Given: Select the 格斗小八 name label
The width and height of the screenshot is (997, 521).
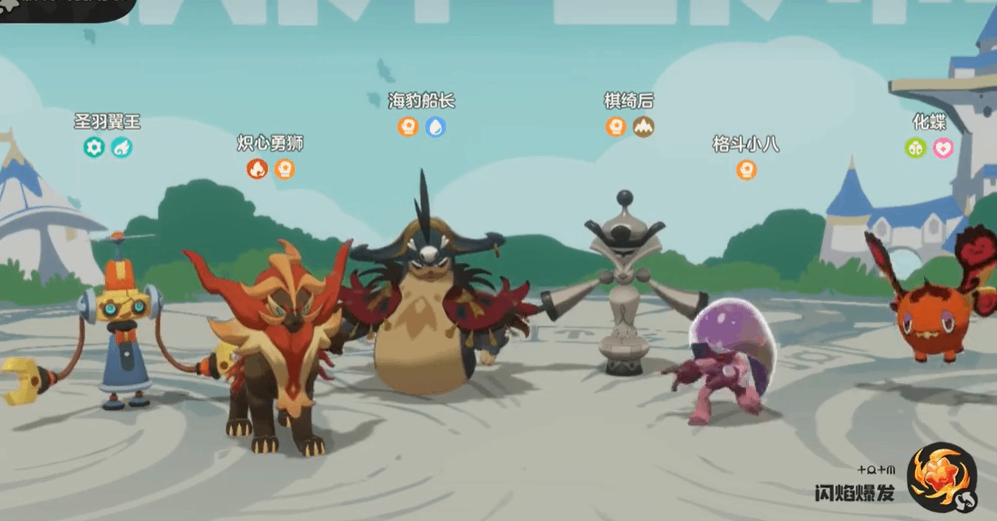Looking at the screenshot, I should coord(746,144).
